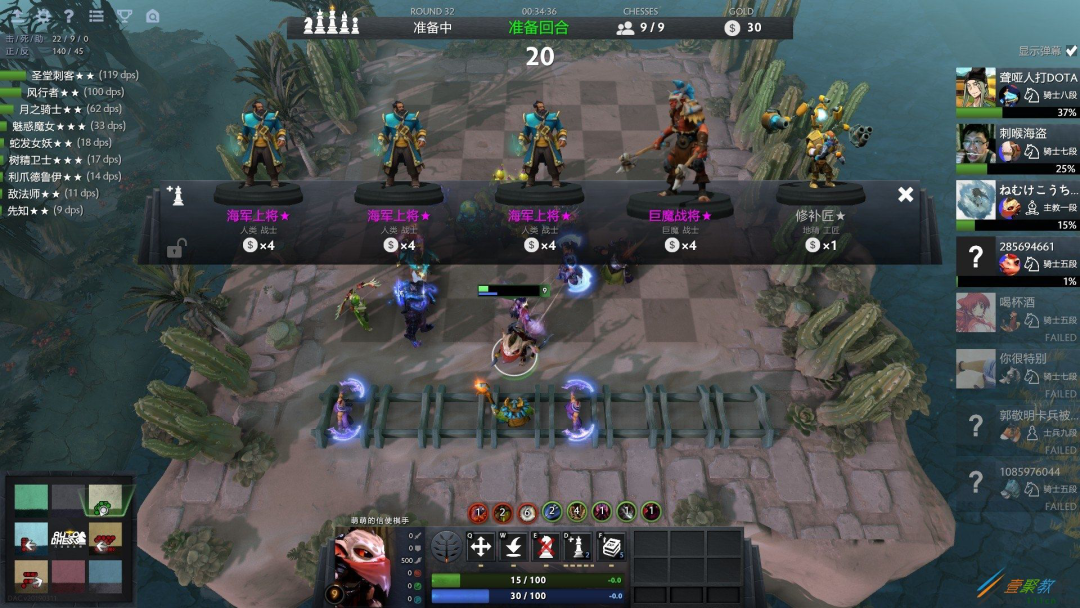Activate the sell chess ability (E)

pyautogui.click(x=545, y=546)
